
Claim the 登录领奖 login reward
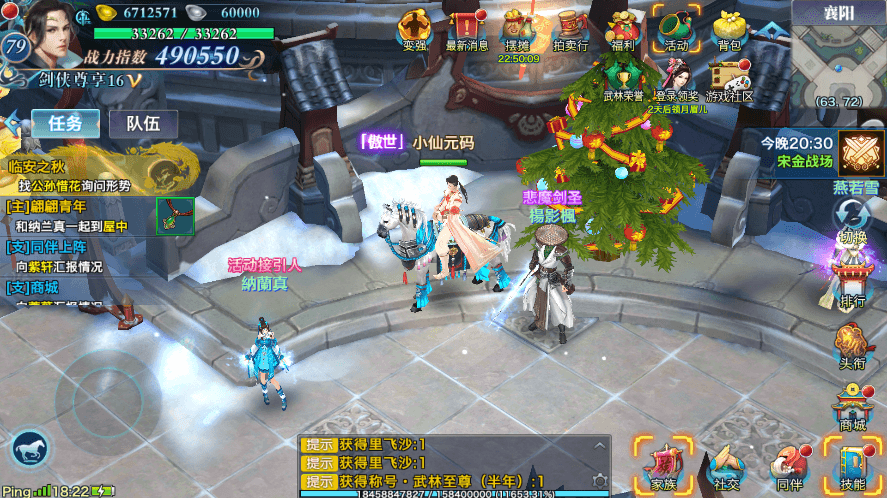pos(676,80)
